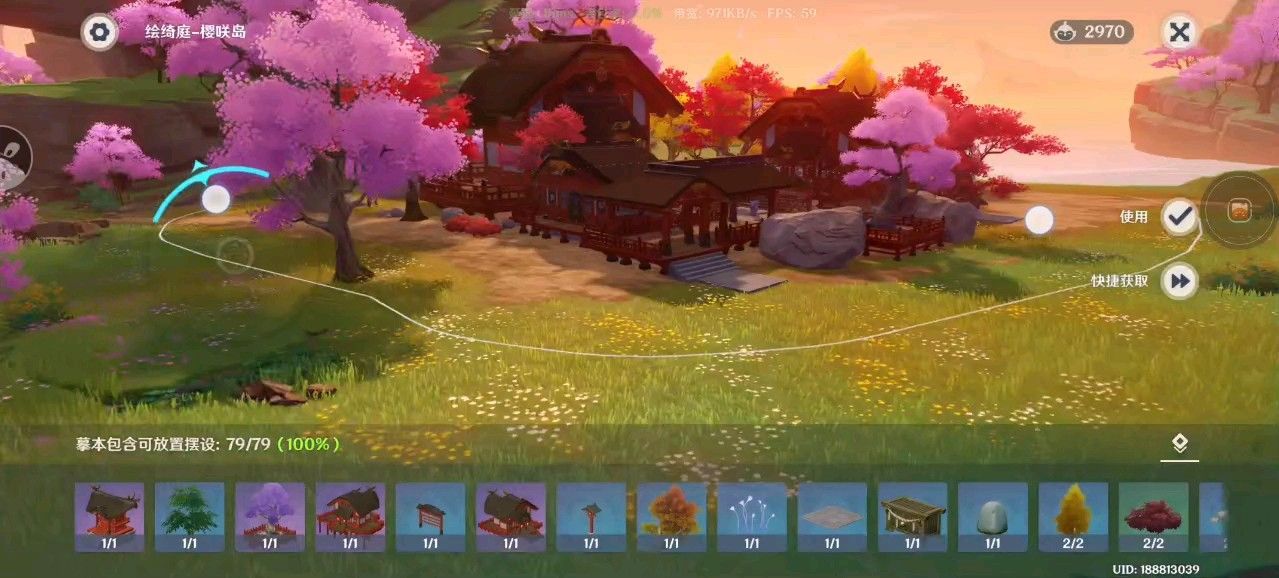1279x578 pixels.
Task: Select the small lantern post furnishing
Action: point(591,516)
